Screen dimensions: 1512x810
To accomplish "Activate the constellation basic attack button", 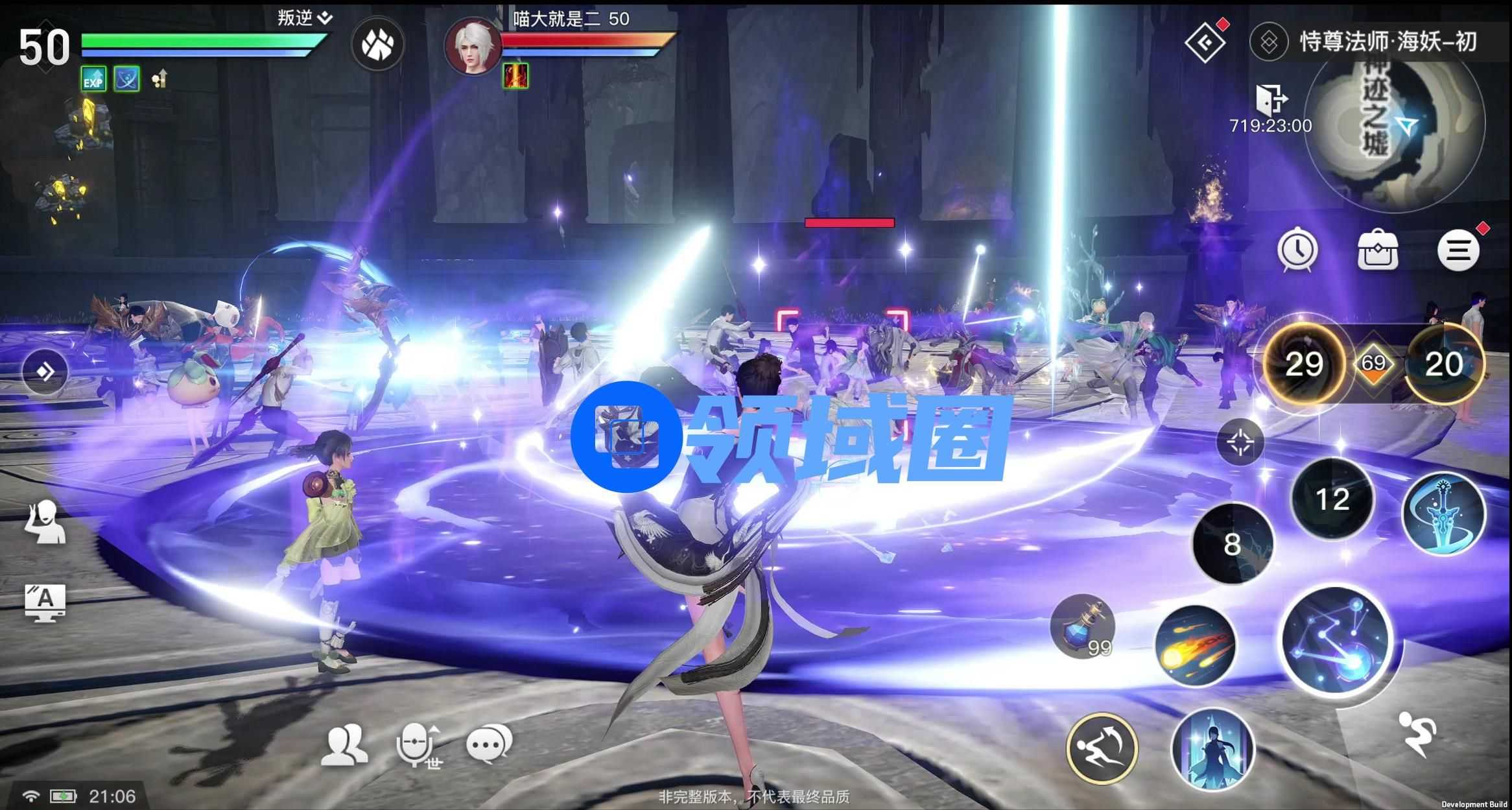I will tap(1337, 641).
